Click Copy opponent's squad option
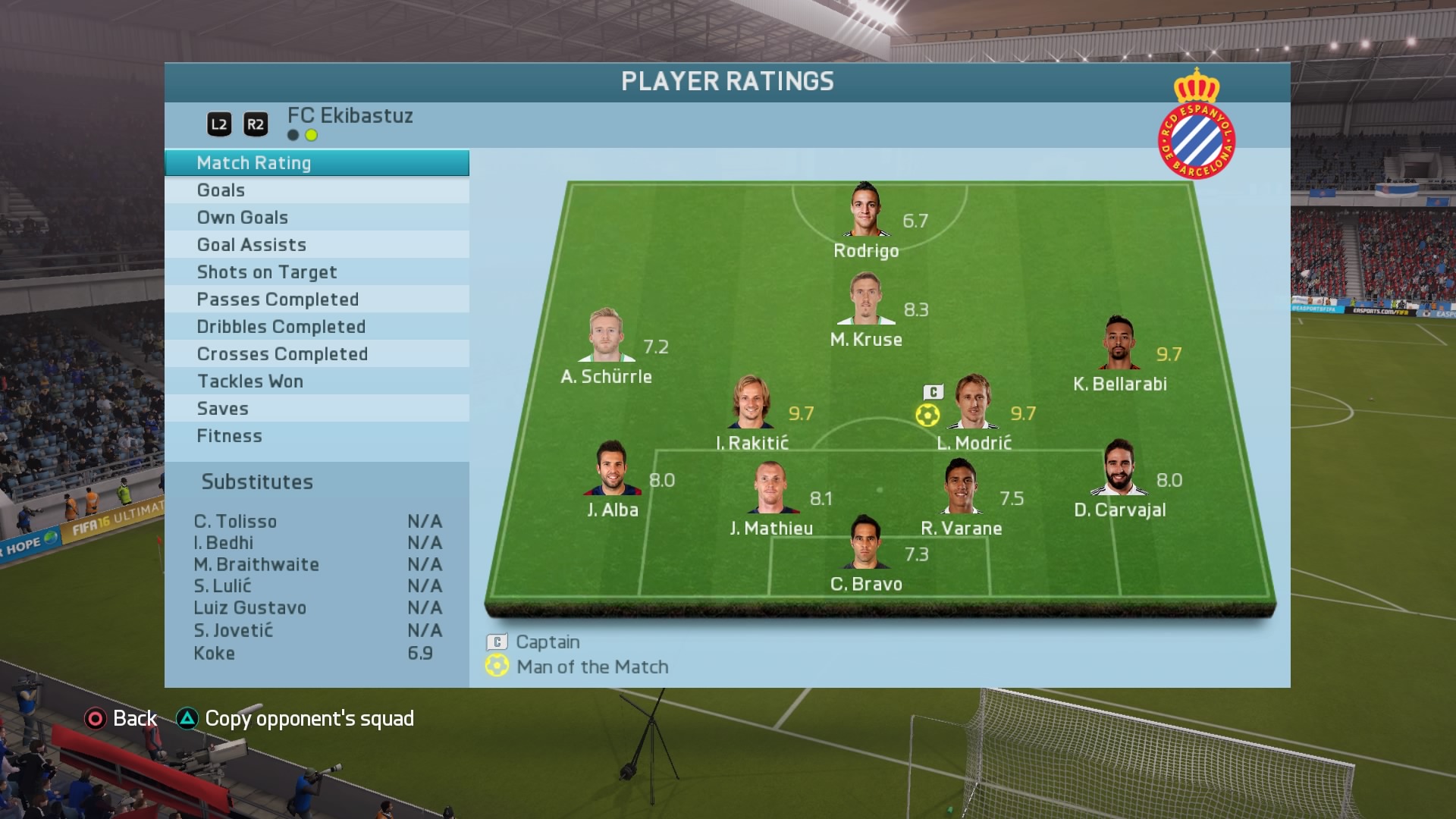Image resolution: width=1456 pixels, height=819 pixels. tap(295, 718)
